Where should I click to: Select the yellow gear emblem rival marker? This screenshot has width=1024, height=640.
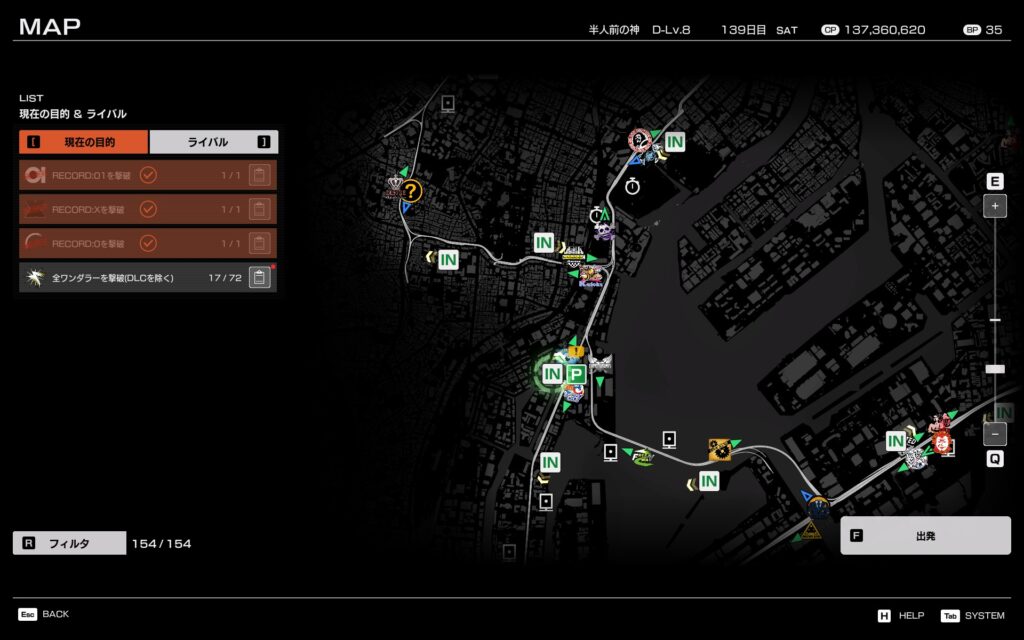[x=719, y=450]
